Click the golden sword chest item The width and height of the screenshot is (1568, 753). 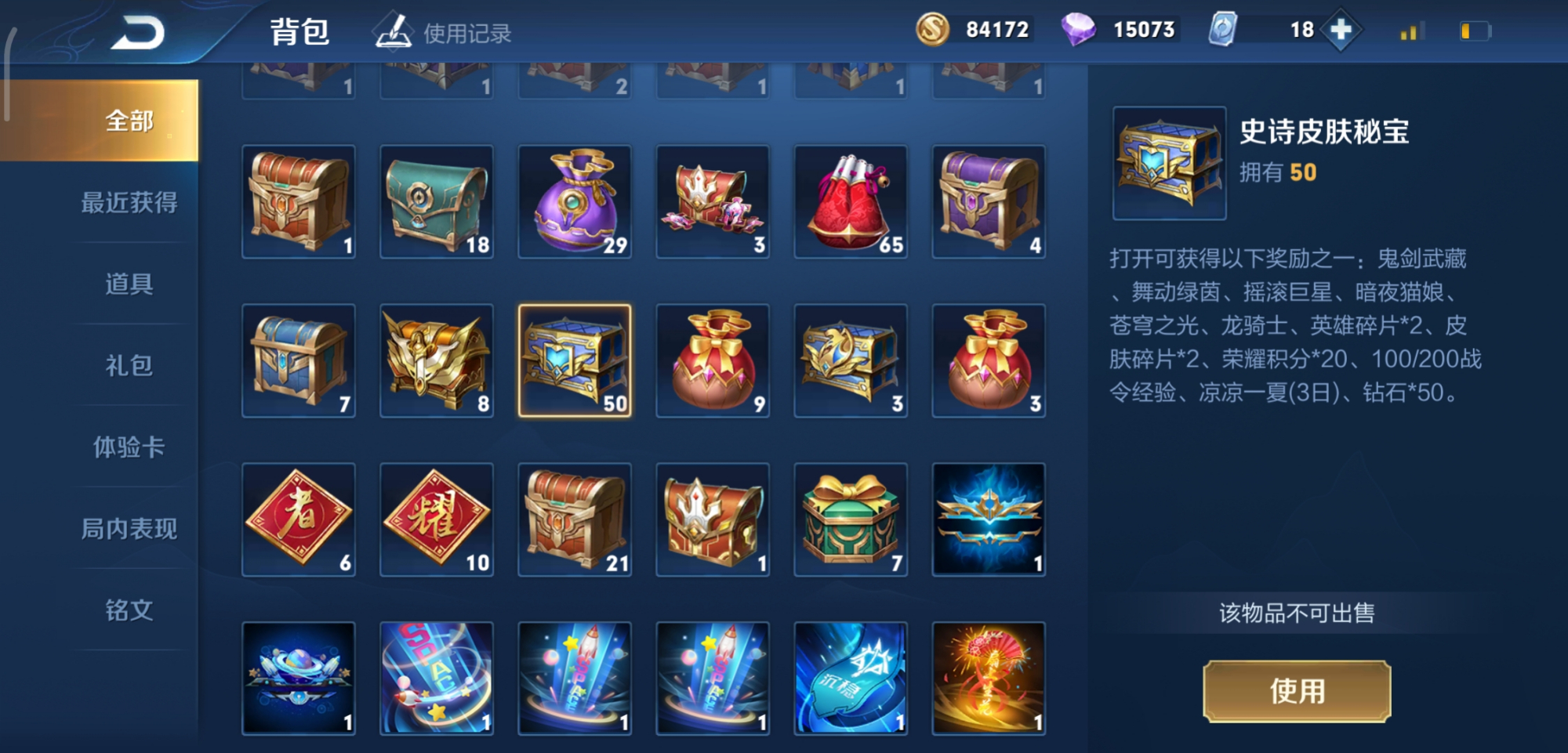coord(437,360)
